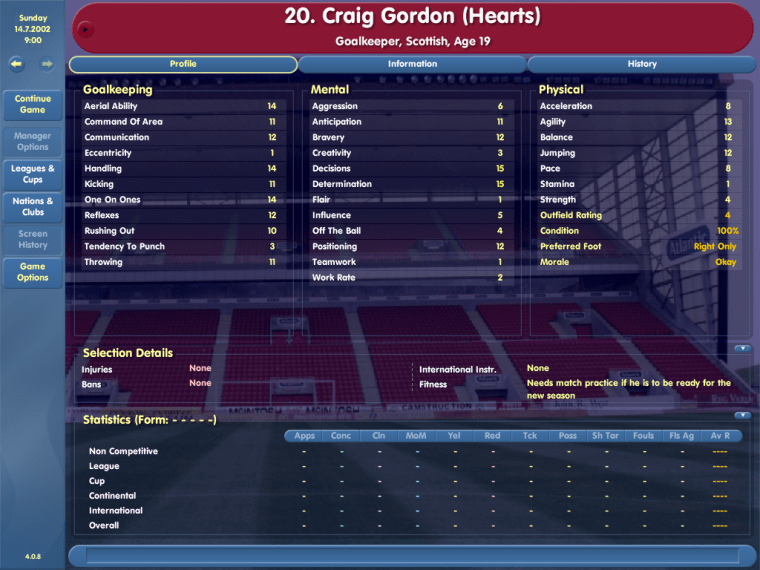The width and height of the screenshot is (760, 570).
Task: Go back with the left arrow
Action: coord(17,64)
